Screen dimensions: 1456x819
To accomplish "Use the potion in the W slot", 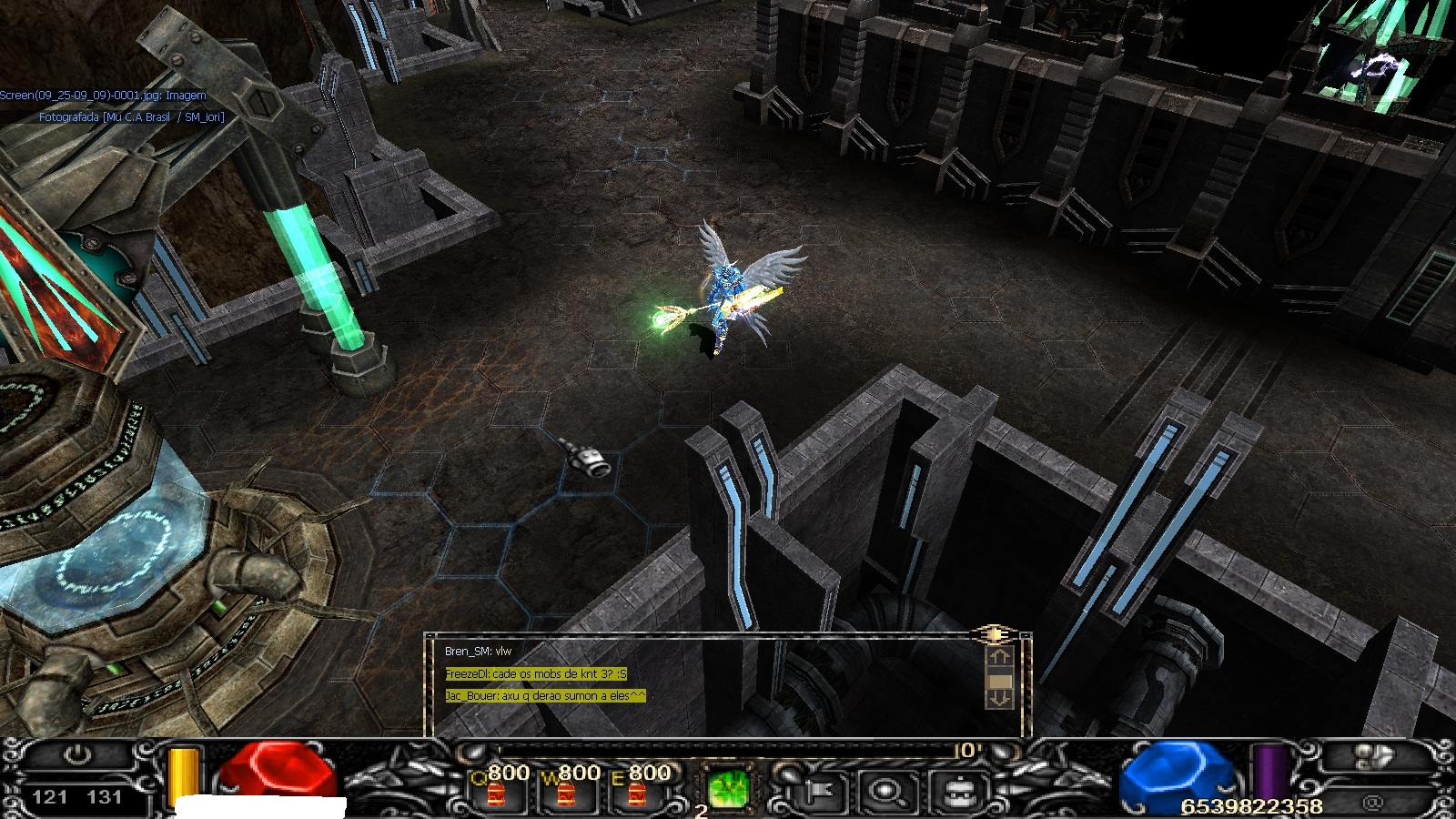I will (566, 794).
